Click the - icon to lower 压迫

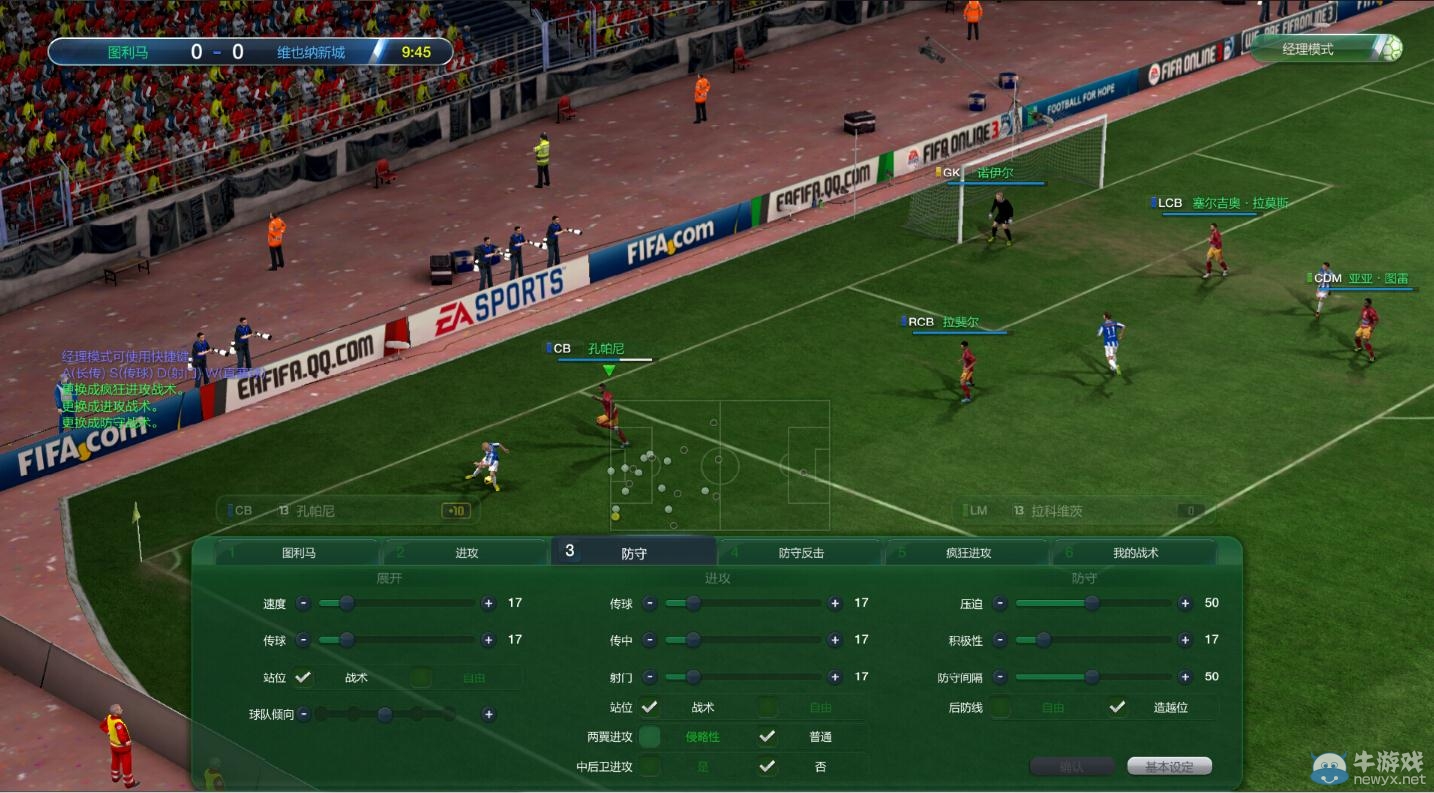tap(999, 603)
